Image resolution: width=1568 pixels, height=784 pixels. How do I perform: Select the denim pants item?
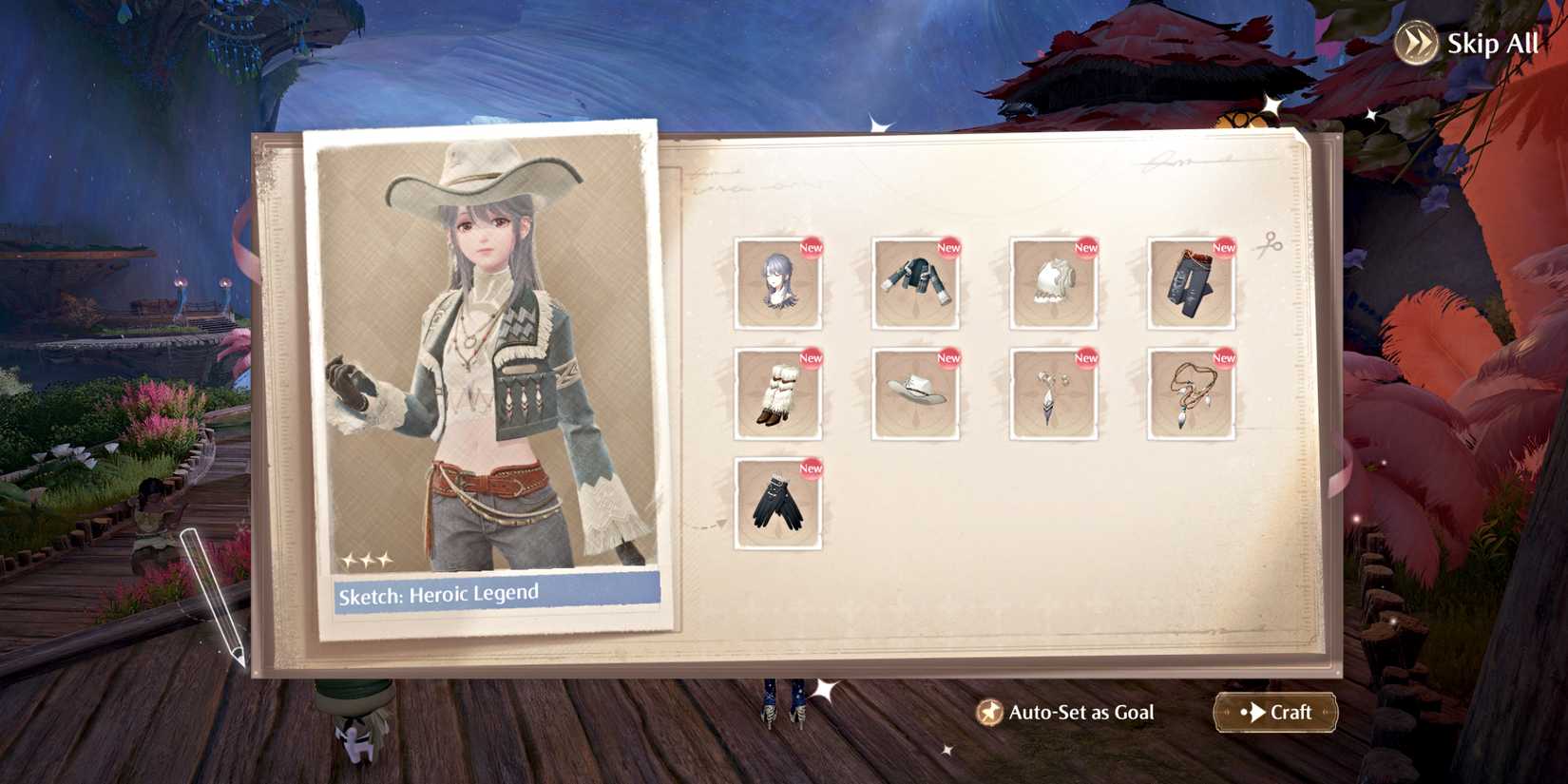click(x=1190, y=283)
